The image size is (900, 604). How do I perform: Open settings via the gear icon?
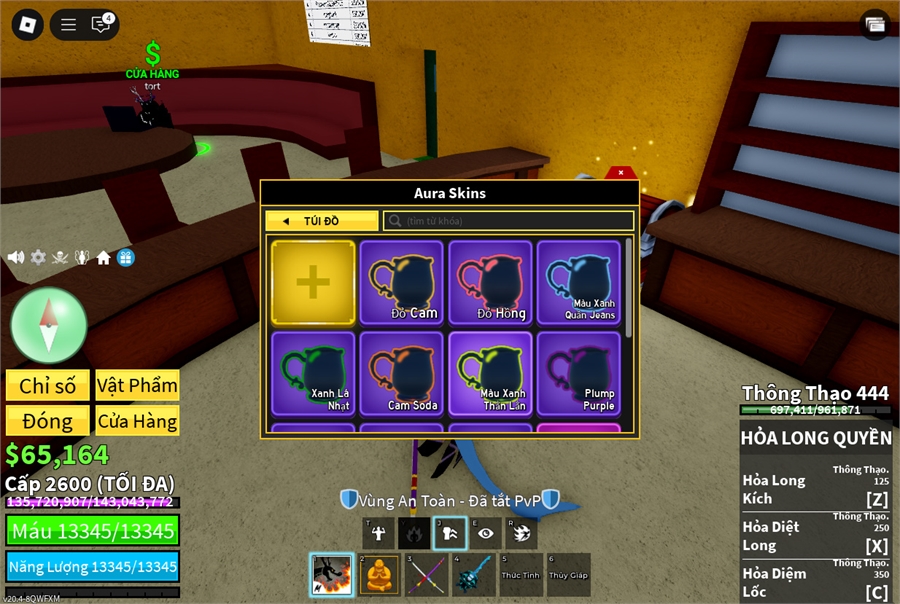(38, 257)
